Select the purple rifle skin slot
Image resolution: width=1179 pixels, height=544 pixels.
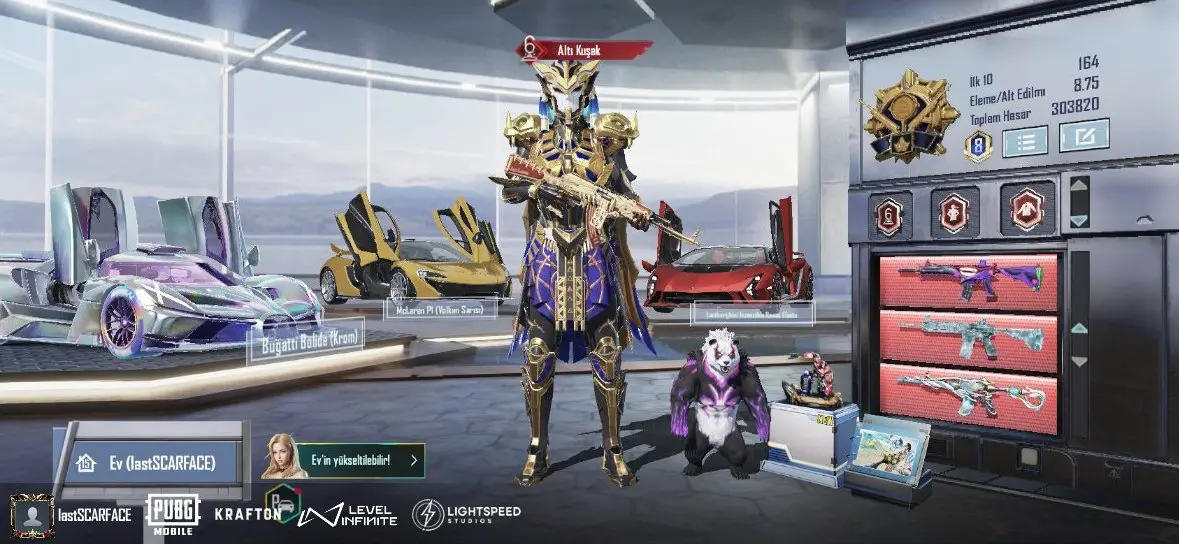click(967, 282)
